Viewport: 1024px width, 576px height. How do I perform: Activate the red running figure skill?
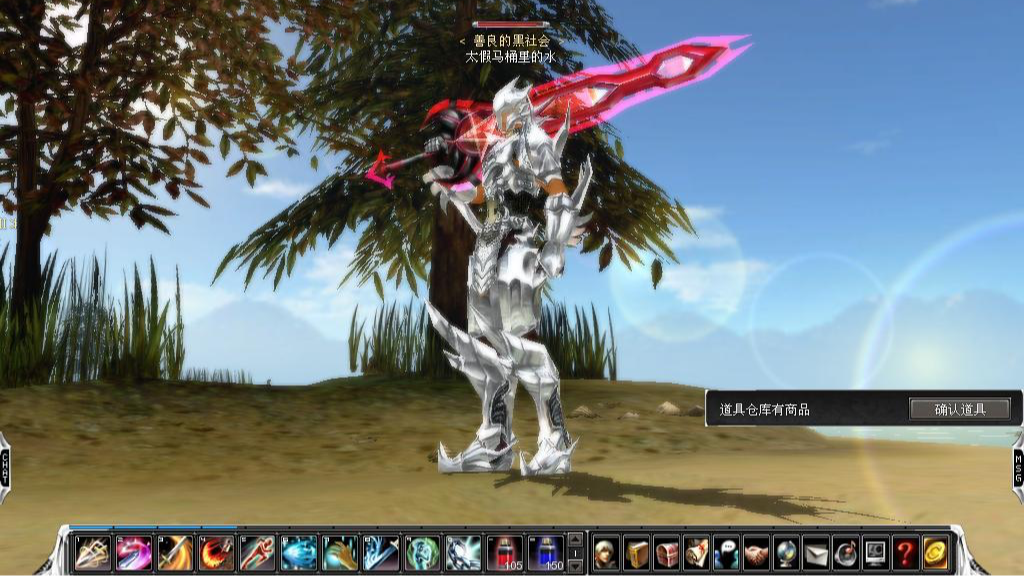(x=257, y=552)
